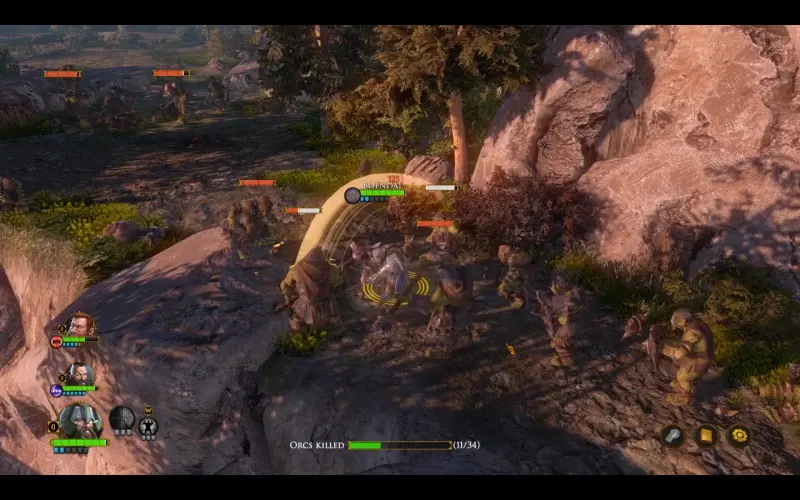Image resolution: width=800 pixels, height=500 pixels.
Task: Select the red-haired dwarf portrait
Action: (82, 324)
